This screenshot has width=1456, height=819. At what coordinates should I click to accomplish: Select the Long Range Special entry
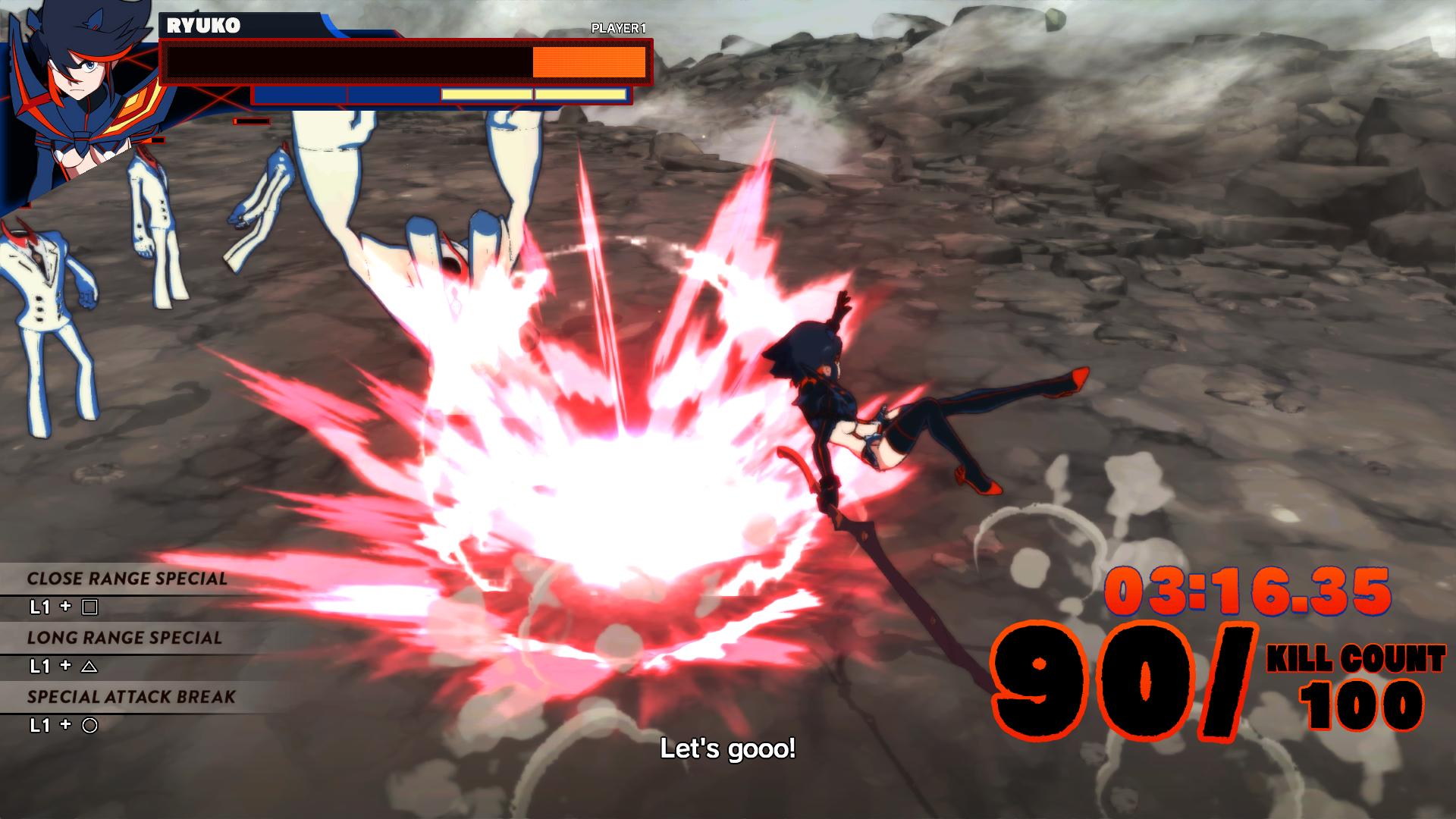[x=125, y=637]
